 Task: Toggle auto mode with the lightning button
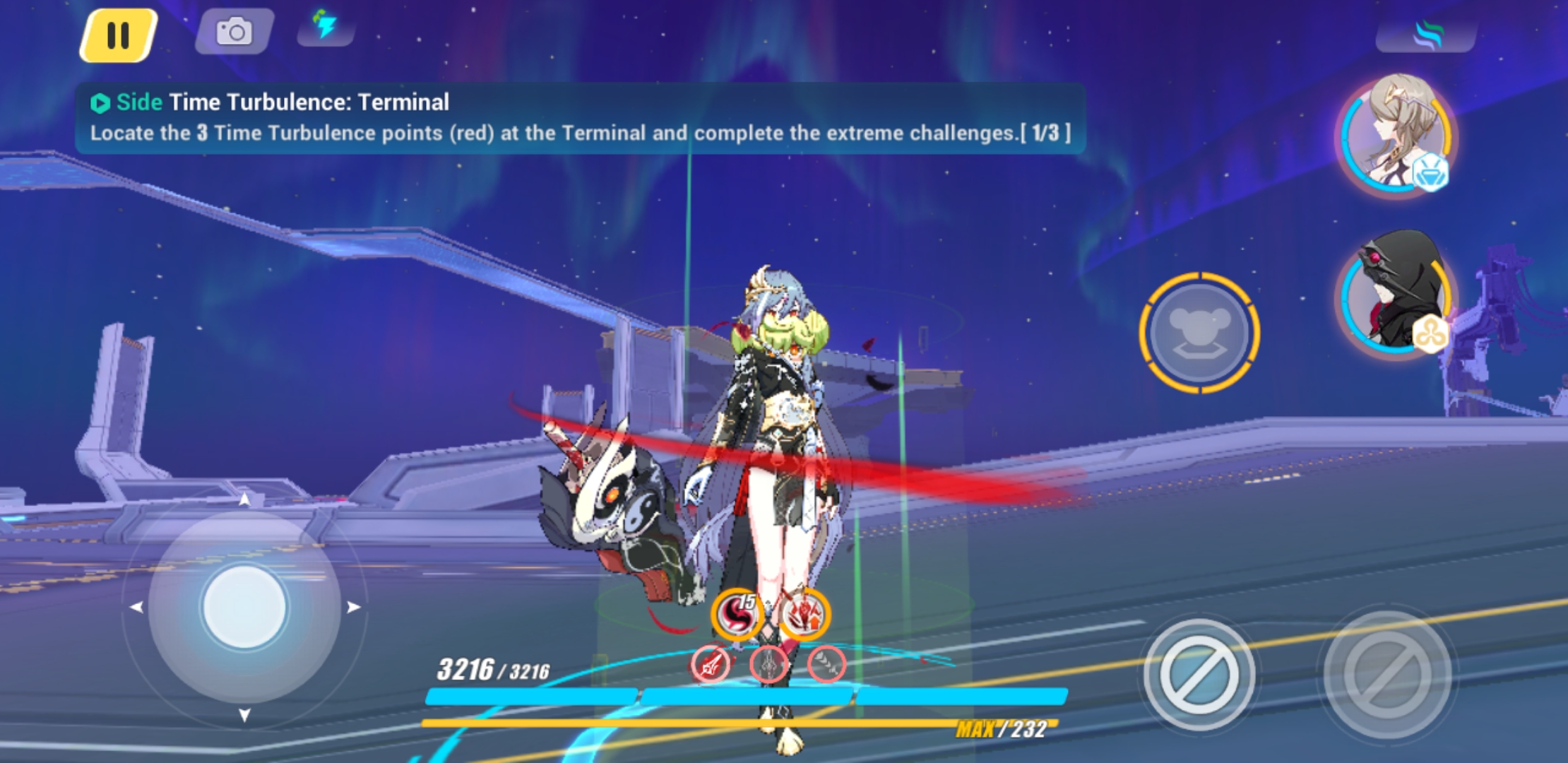pyautogui.click(x=327, y=27)
